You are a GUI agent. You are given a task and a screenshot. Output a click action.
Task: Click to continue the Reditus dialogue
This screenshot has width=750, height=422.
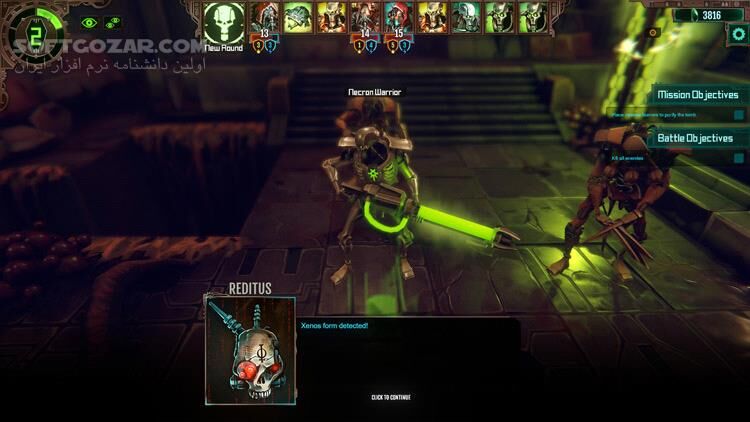click(390, 397)
